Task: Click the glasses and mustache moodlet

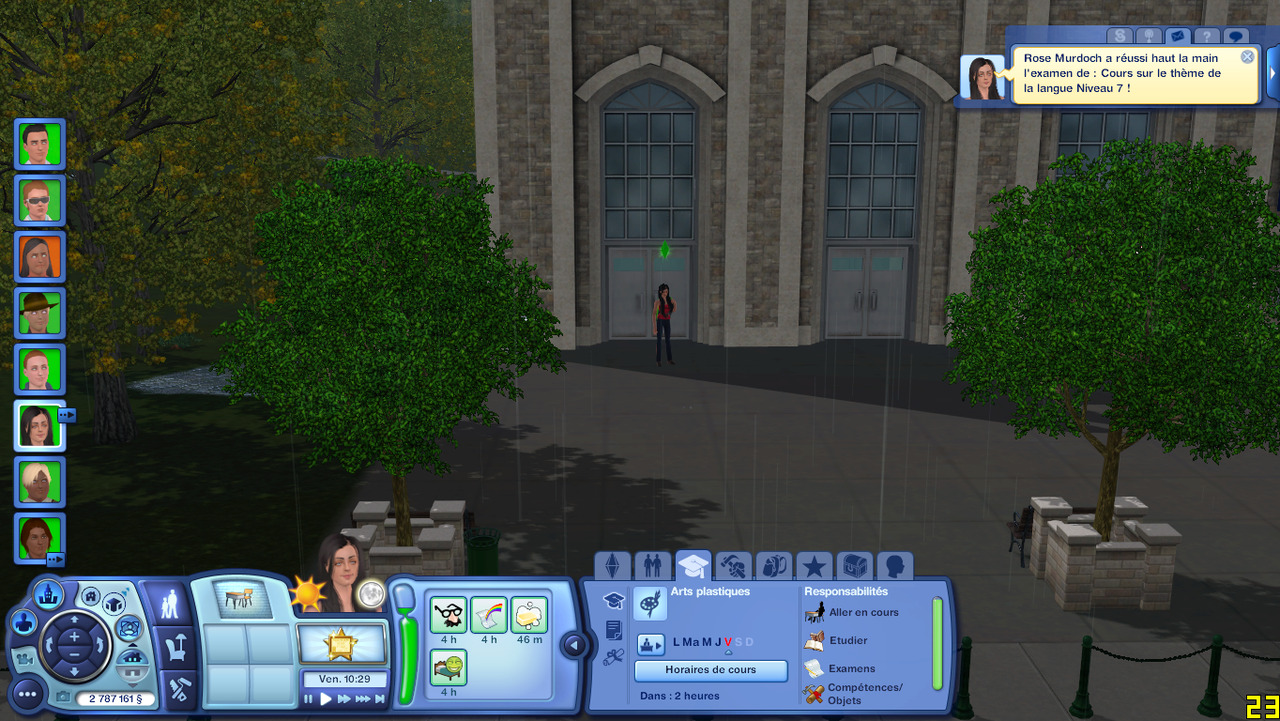Action: 449,615
